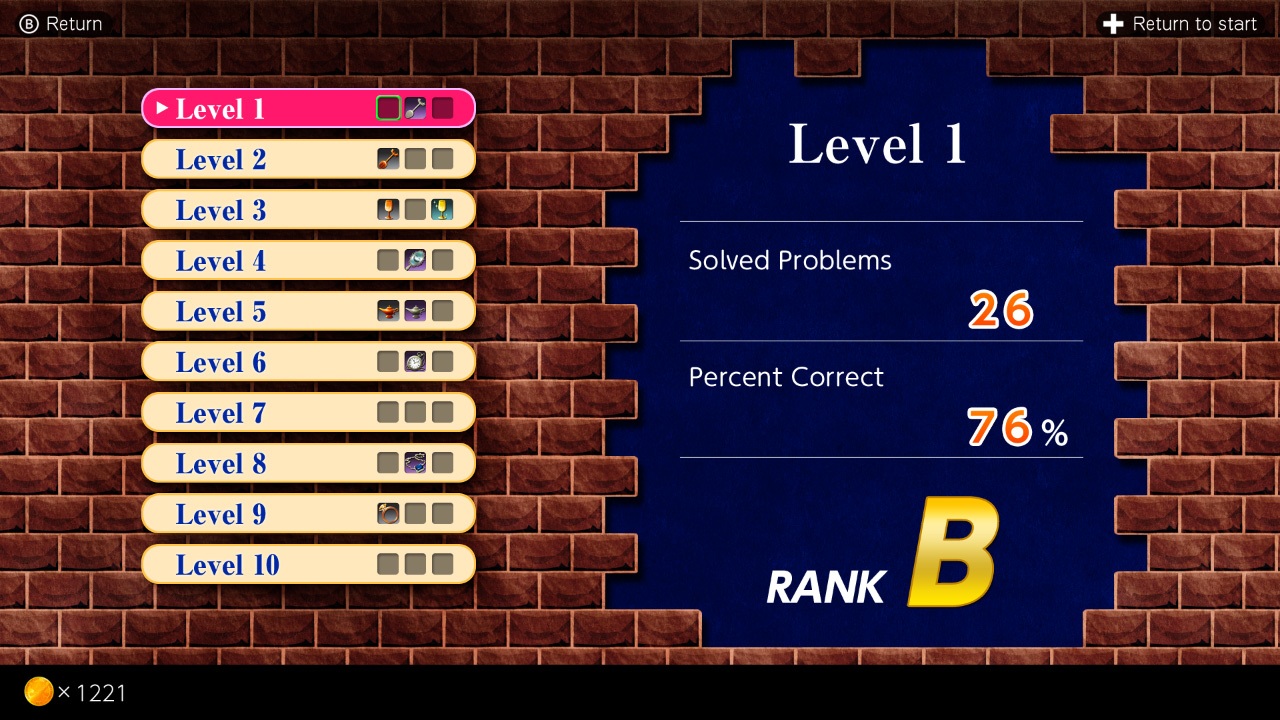
Task: Click the gold ring reward icon on Level 9
Action: 388,513
